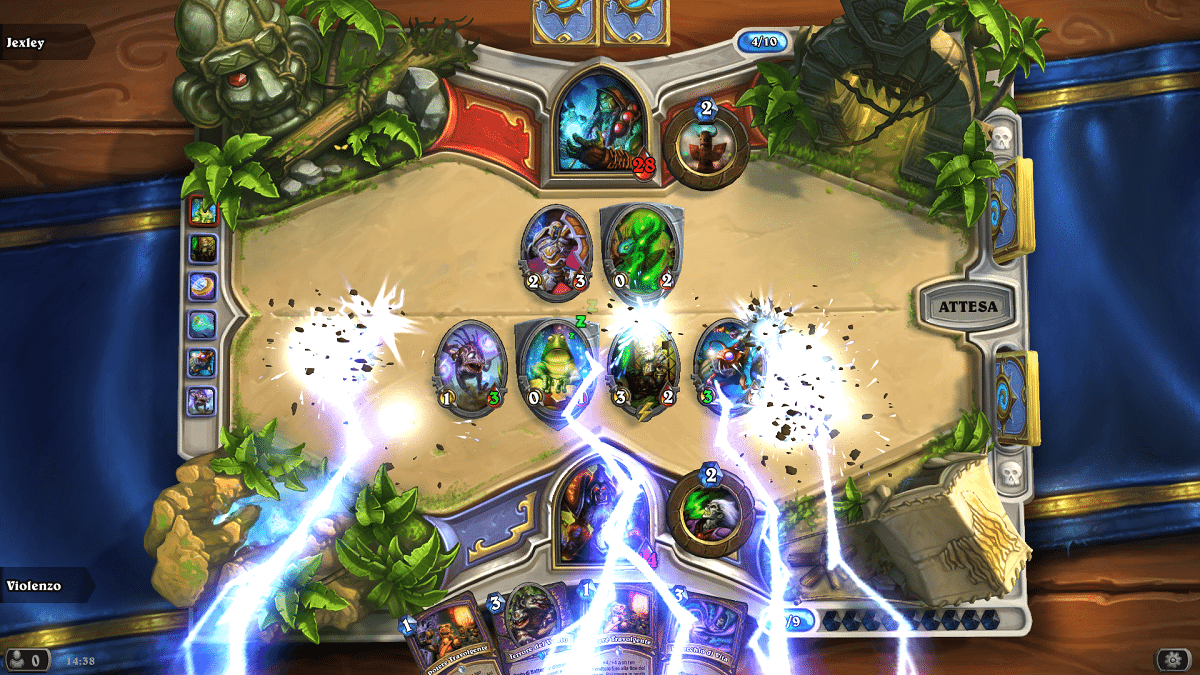1200x675 pixels.
Task: Select your 1/3 purple creature minion
Action: 464,367
